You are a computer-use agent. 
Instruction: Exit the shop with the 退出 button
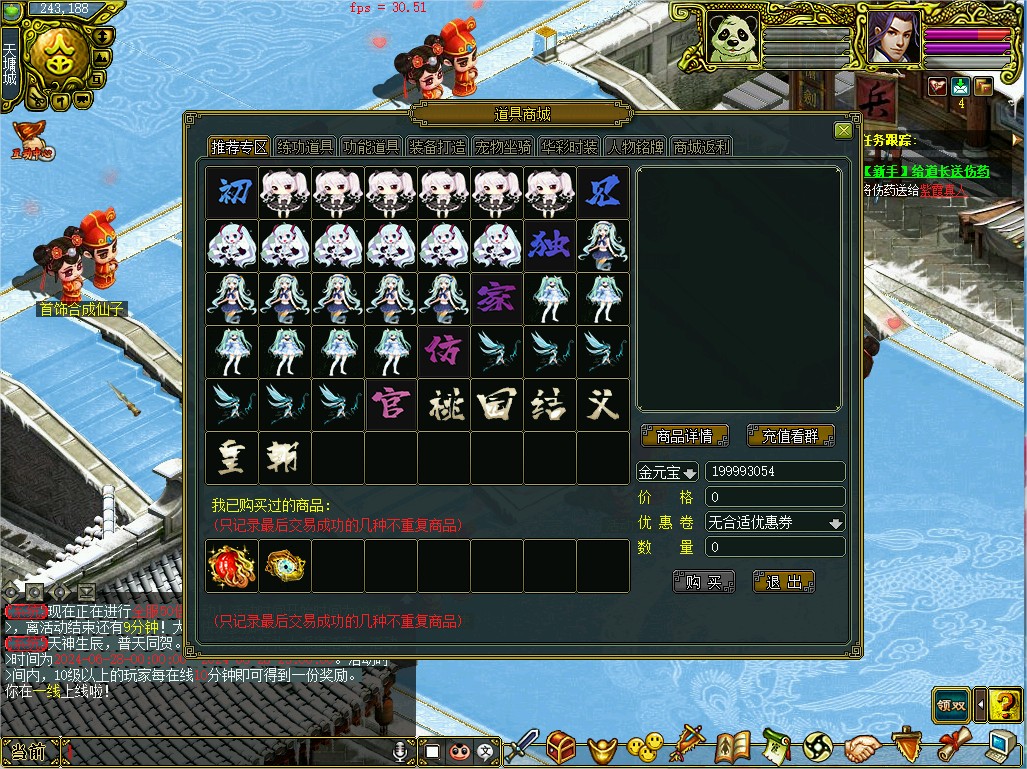click(784, 582)
